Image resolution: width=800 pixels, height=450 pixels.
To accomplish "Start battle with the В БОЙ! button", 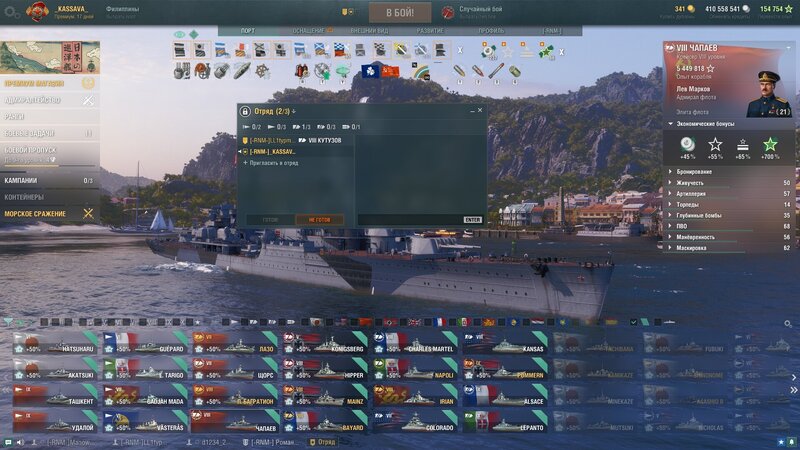I will (399, 12).
